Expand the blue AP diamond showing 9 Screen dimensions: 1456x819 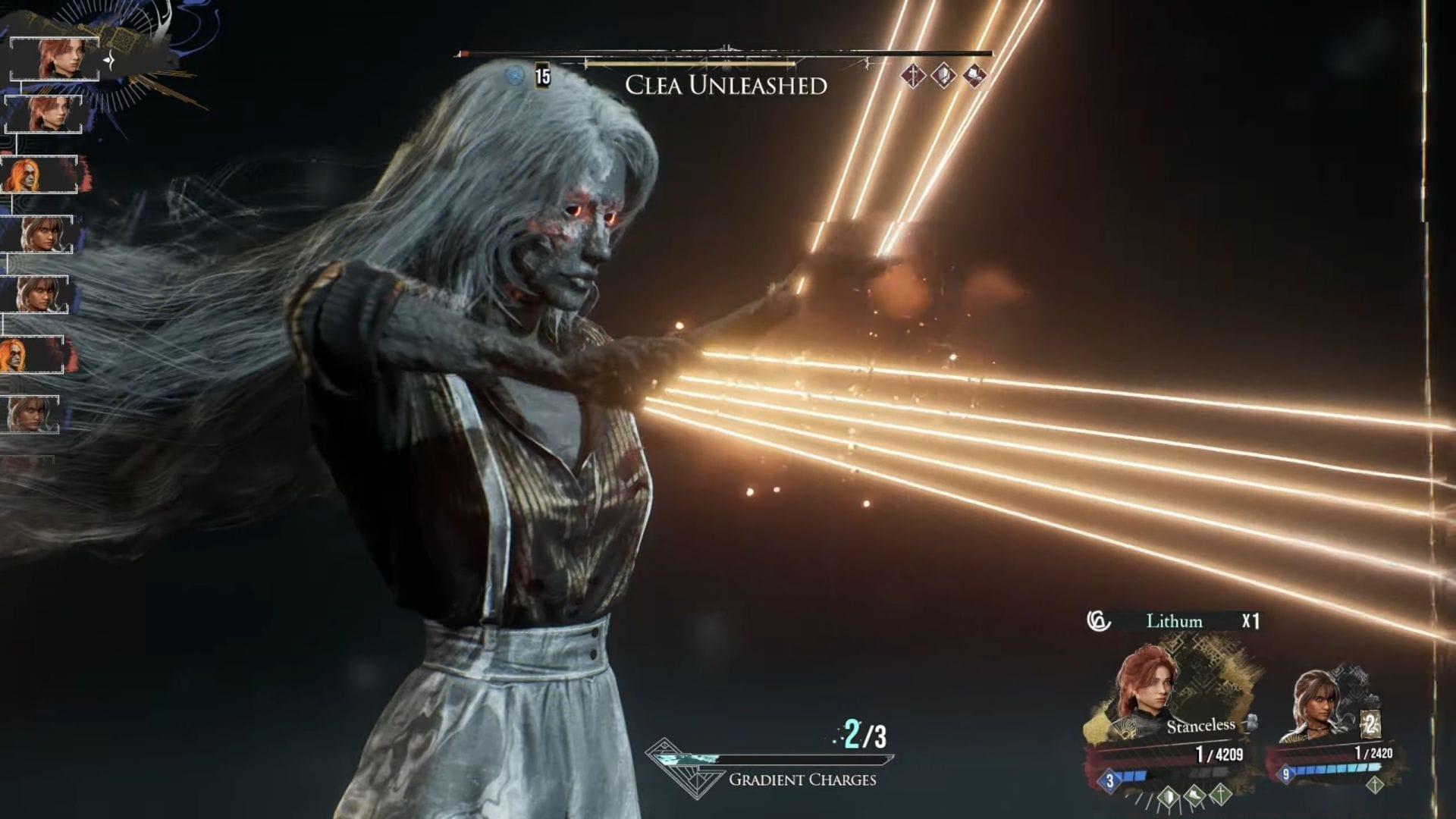[1285, 773]
